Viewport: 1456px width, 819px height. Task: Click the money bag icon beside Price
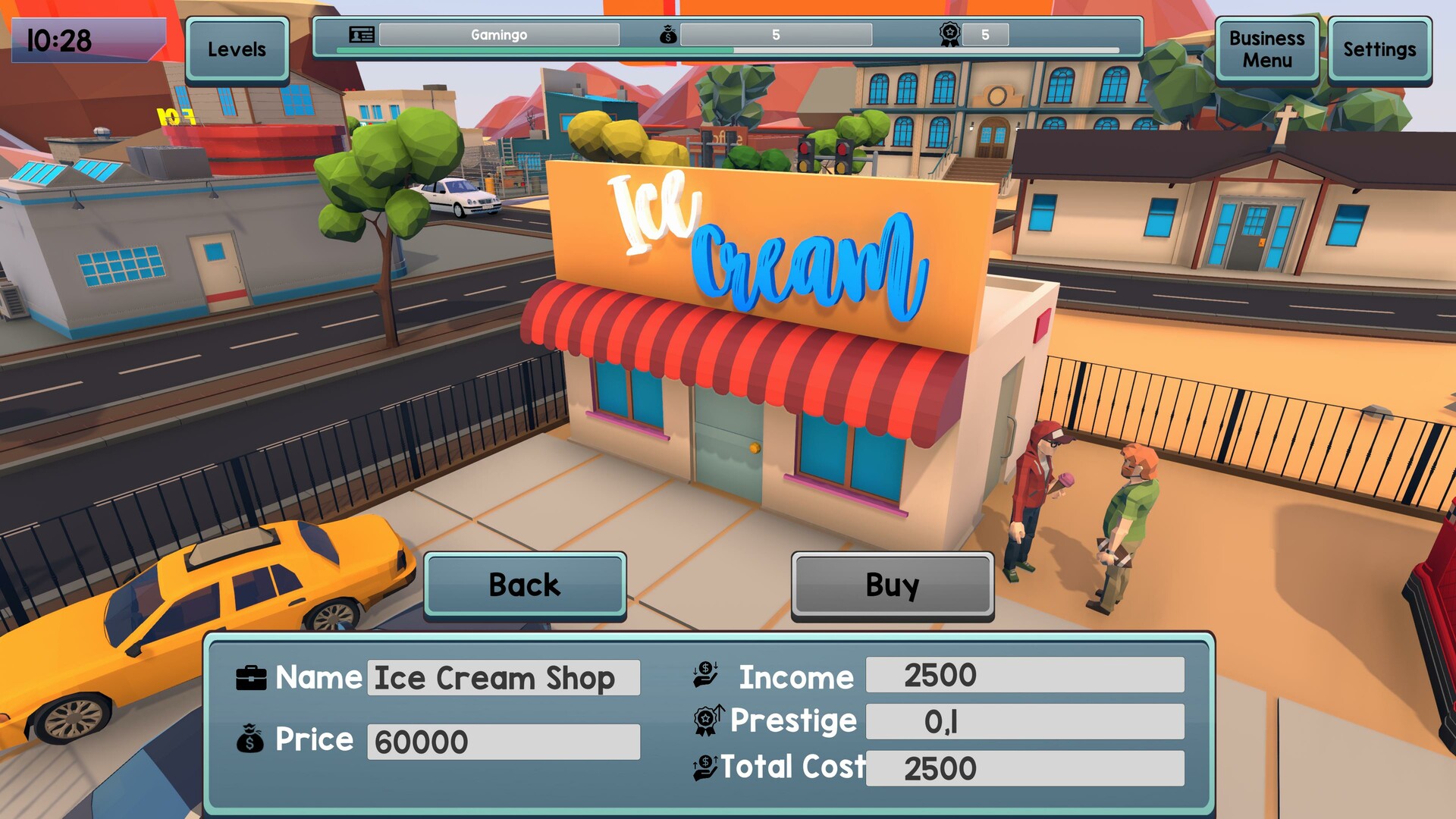[x=250, y=739]
